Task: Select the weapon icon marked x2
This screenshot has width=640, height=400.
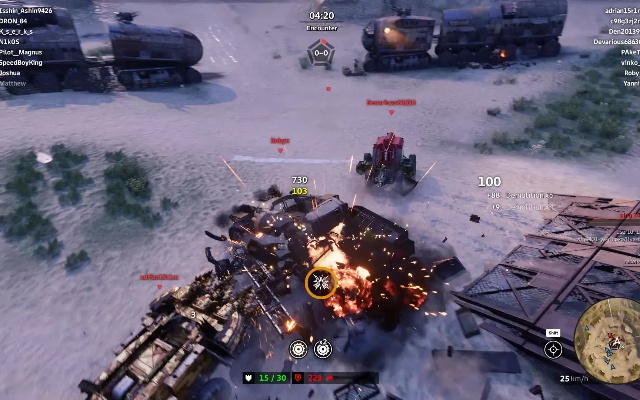Action: point(323,349)
